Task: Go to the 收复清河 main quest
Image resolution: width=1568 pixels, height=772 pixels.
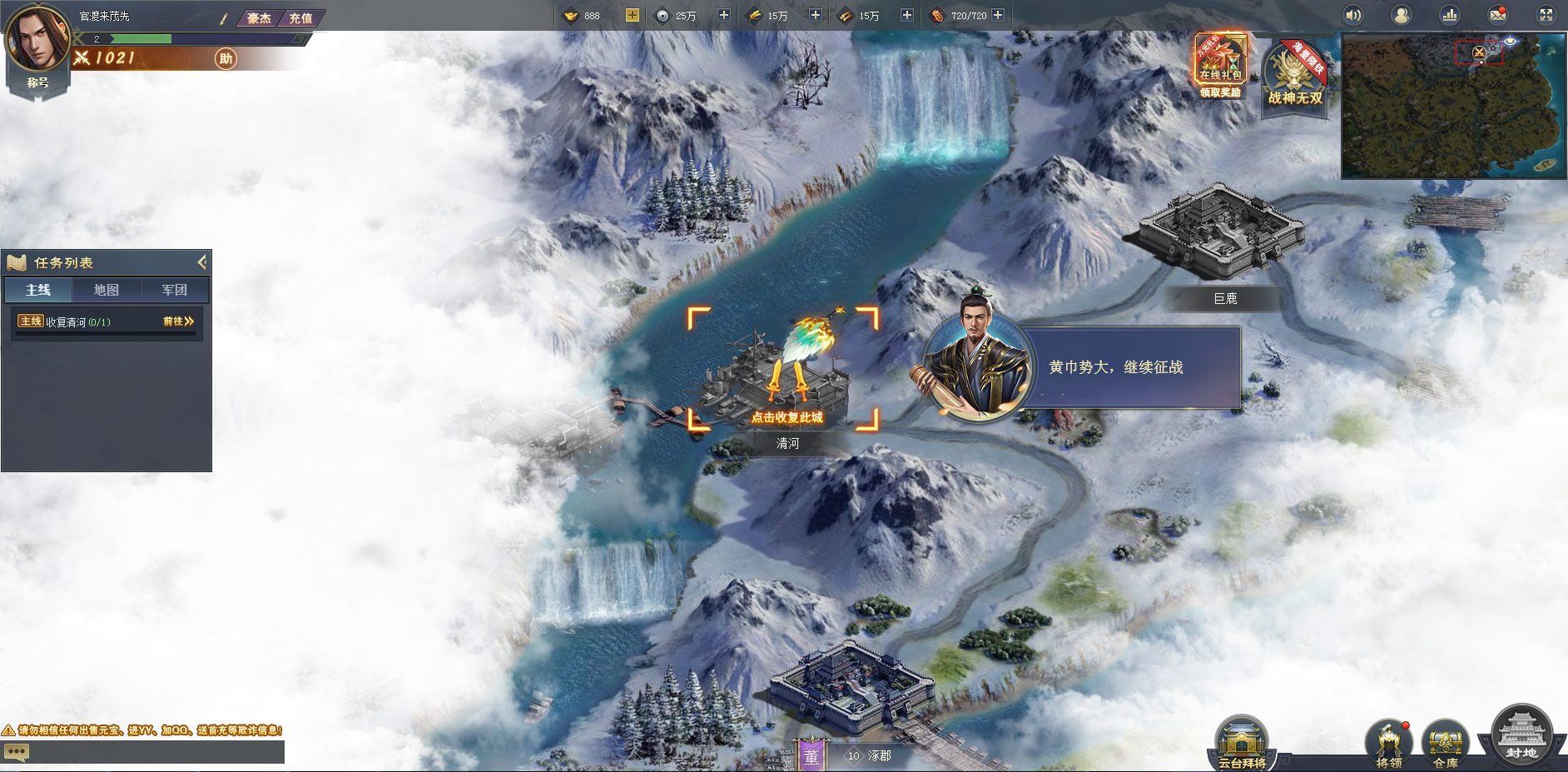Action: click(178, 321)
